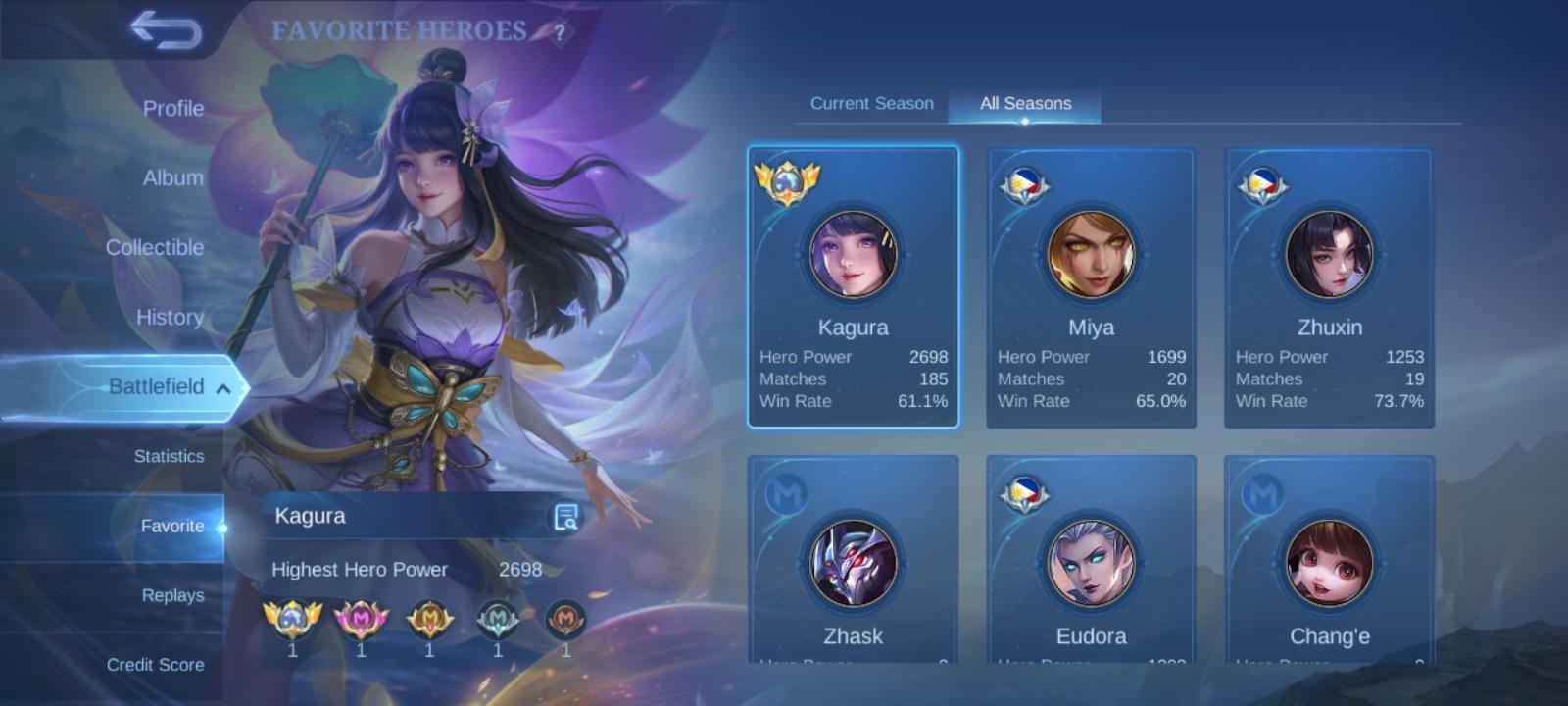Go back using the return arrow
The image size is (1568, 706).
click(166, 30)
